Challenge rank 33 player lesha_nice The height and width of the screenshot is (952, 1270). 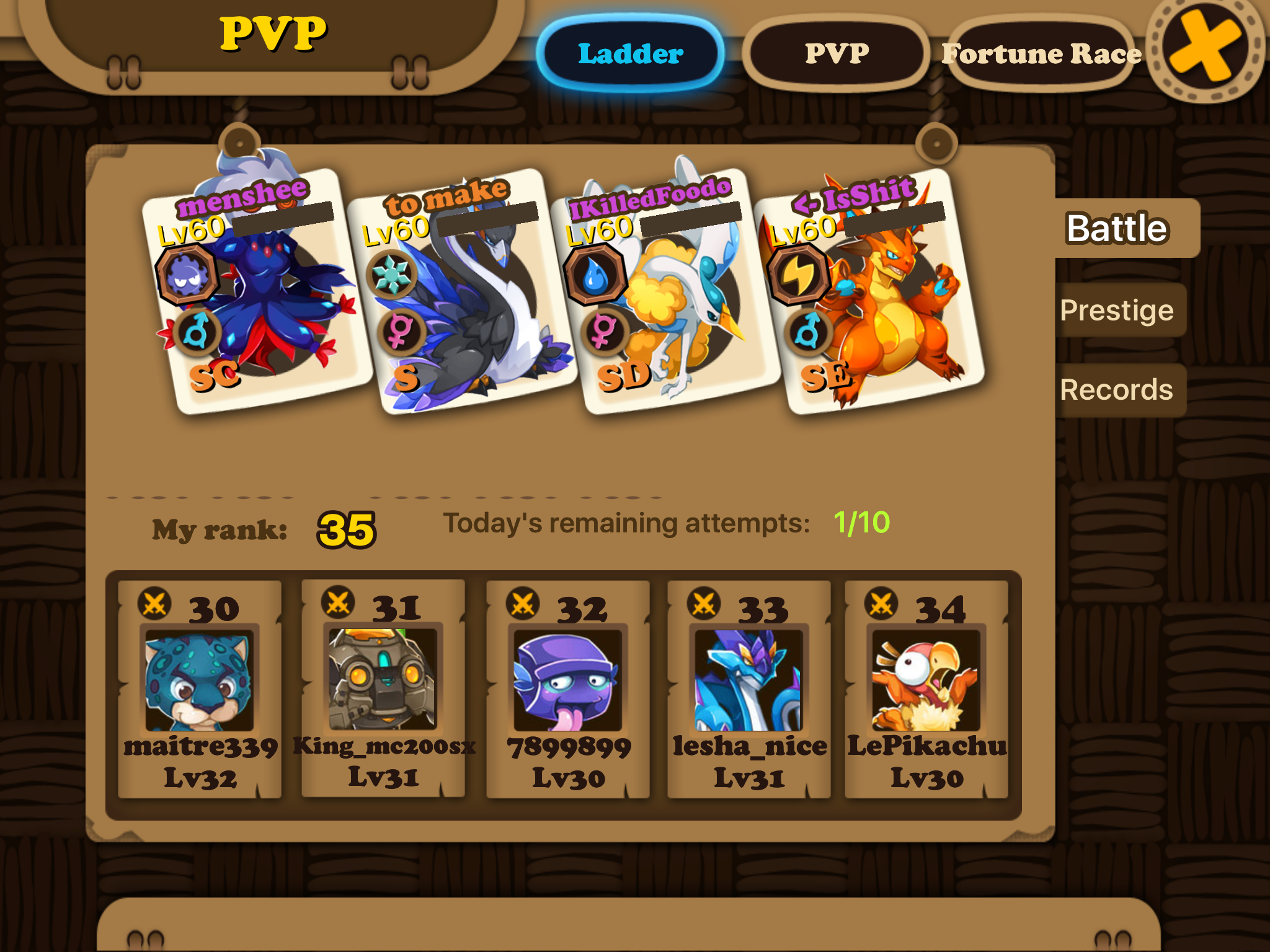pos(749,688)
